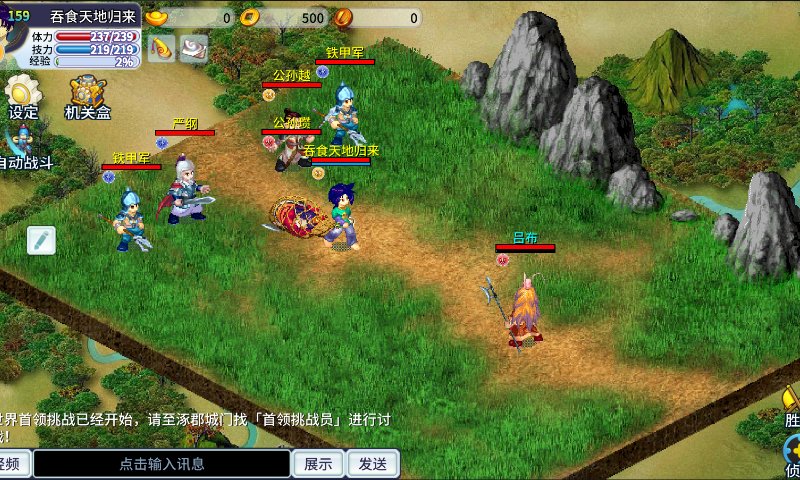Tap the gold ingot currency icon
Image resolution: width=800 pixels, height=480 pixels.
tap(157, 17)
